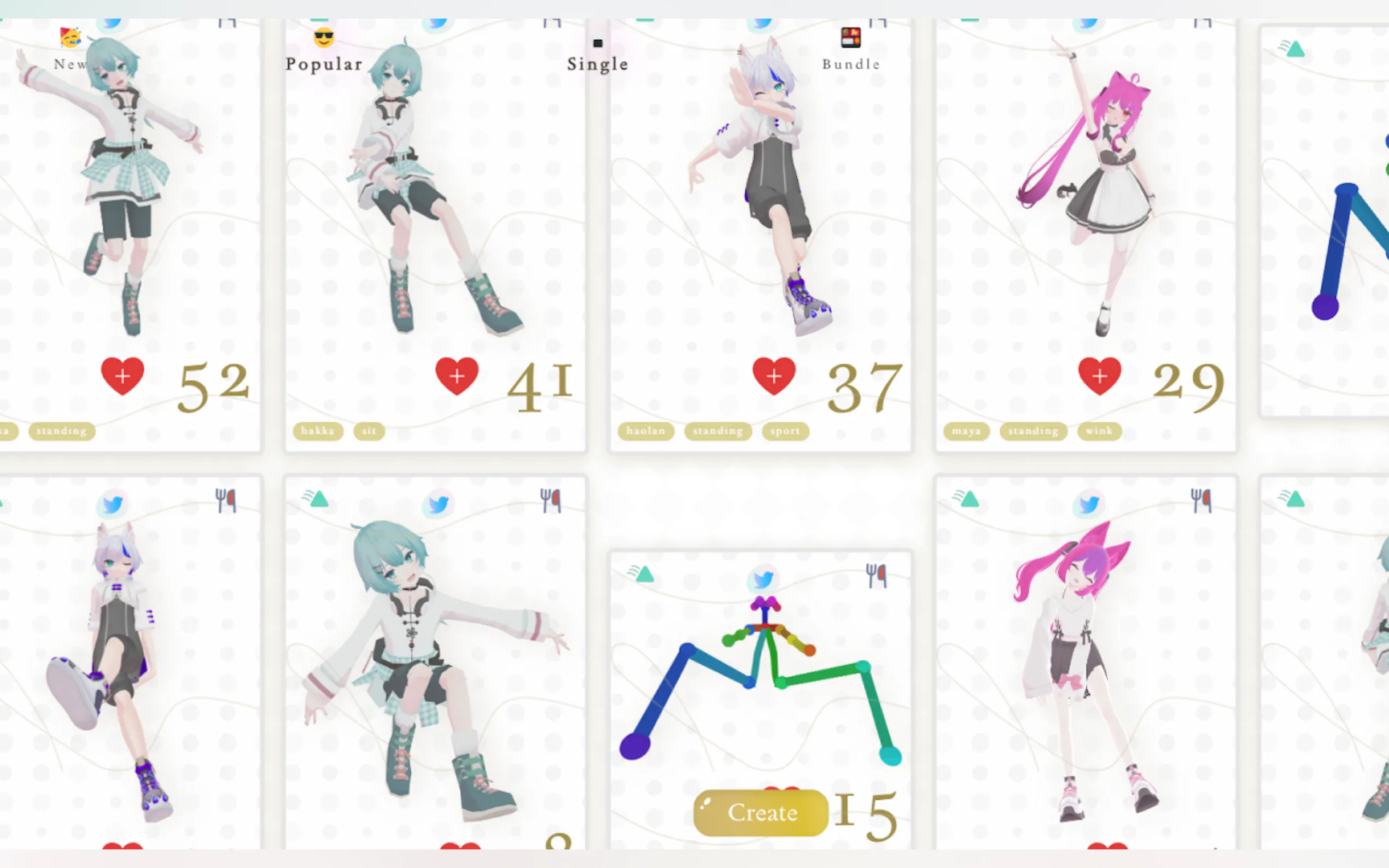Click the teal triangle icon on the skeleton card

click(x=644, y=574)
